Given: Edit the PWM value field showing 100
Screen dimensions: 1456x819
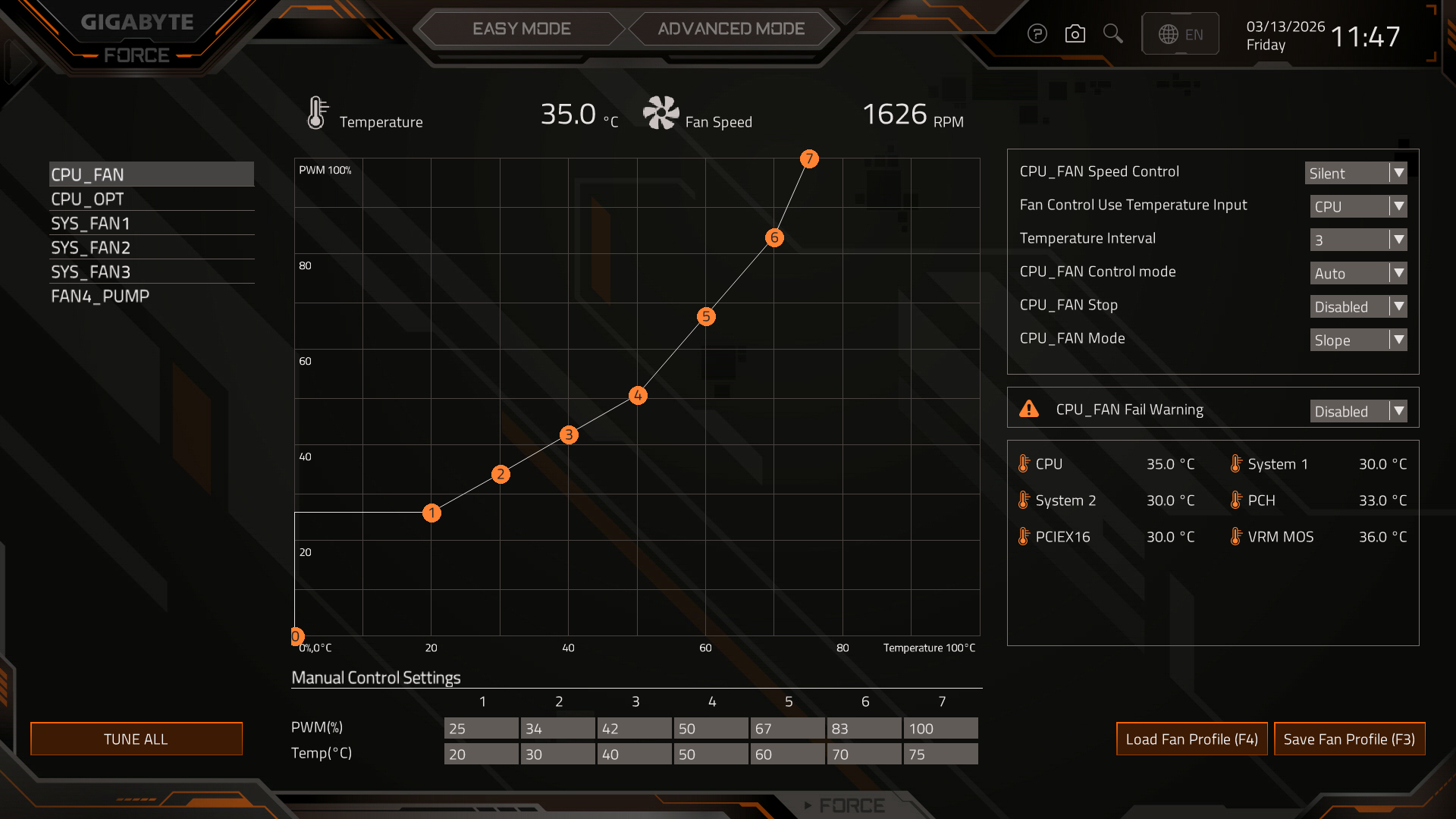Looking at the screenshot, I should (x=940, y=728).
